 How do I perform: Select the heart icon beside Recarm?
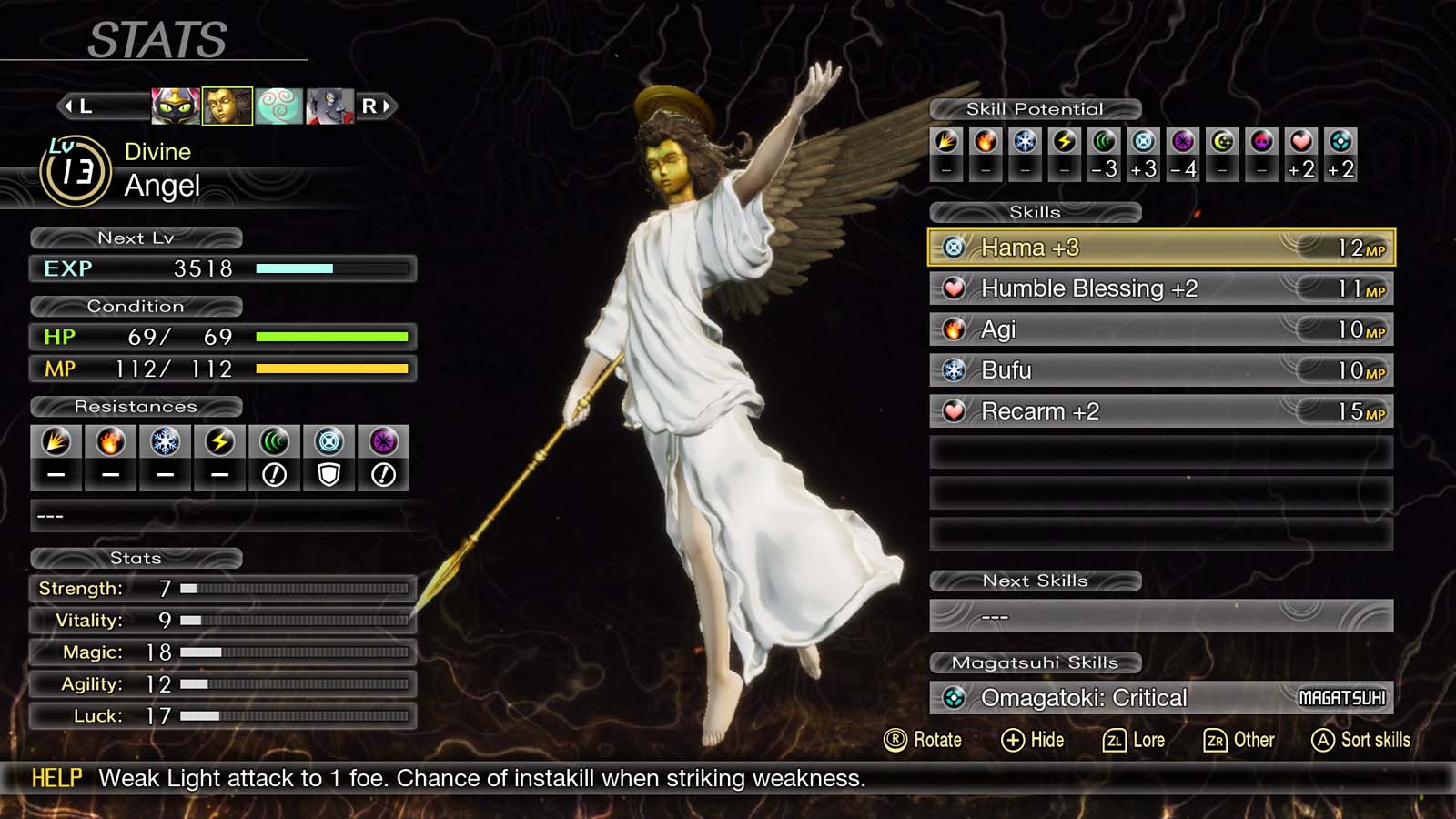pyautogui.click(x=956, y=410)
